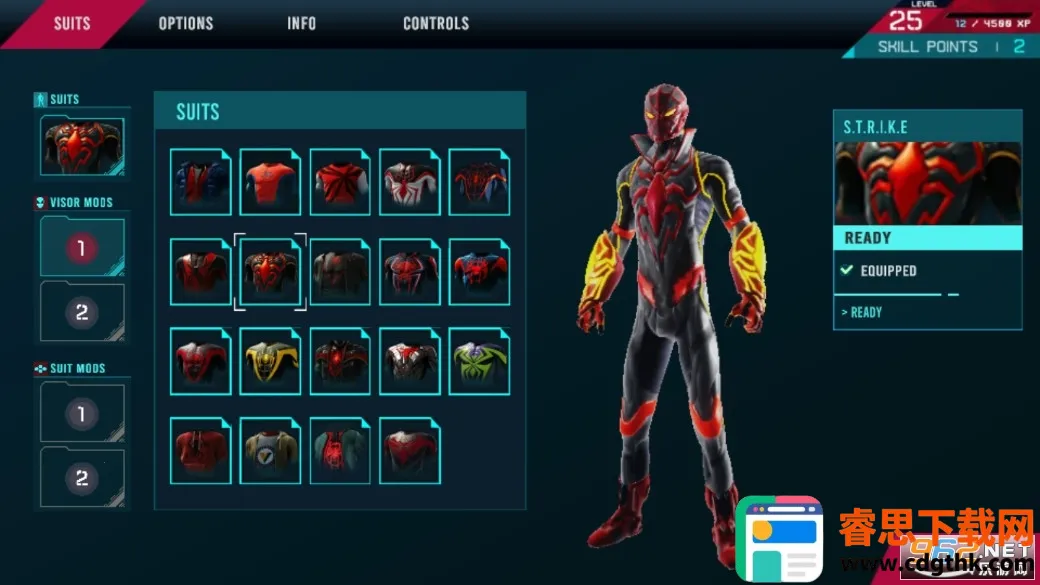Screen dimensions: 1040x585
Task: Choose the blue suit with red spider emblem
Action: click(x=479, y=272)
